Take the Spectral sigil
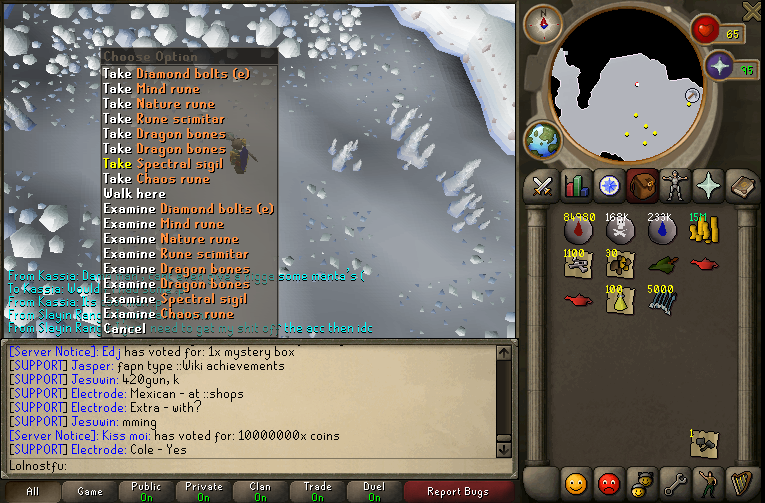 pos(161,164)
